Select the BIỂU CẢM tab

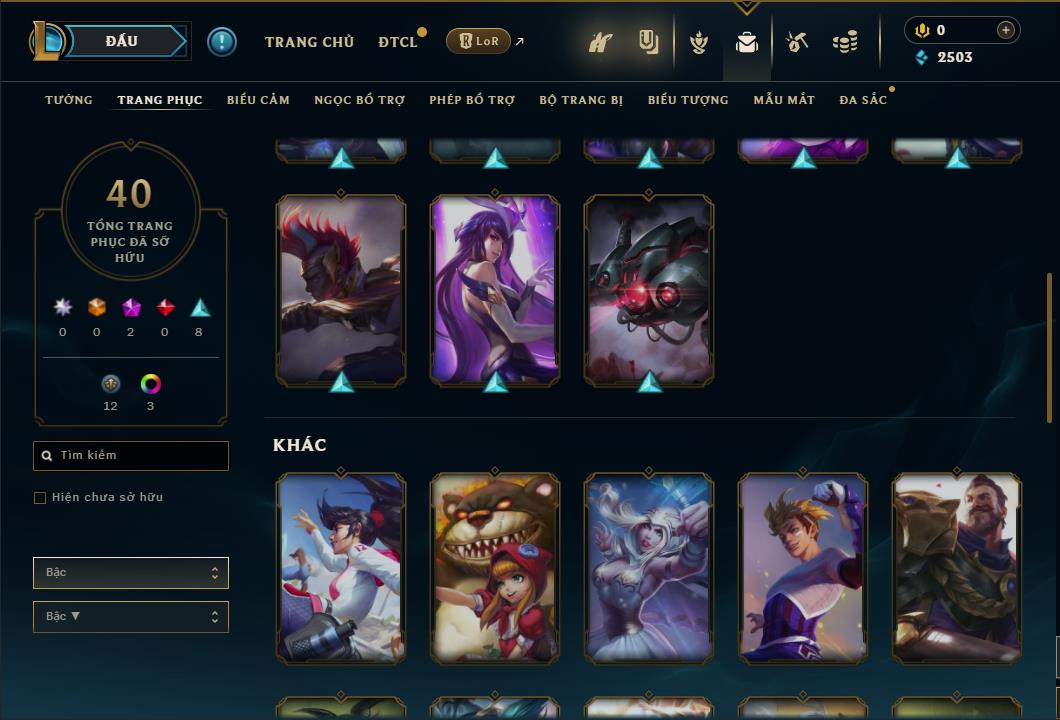coord(258,100)
